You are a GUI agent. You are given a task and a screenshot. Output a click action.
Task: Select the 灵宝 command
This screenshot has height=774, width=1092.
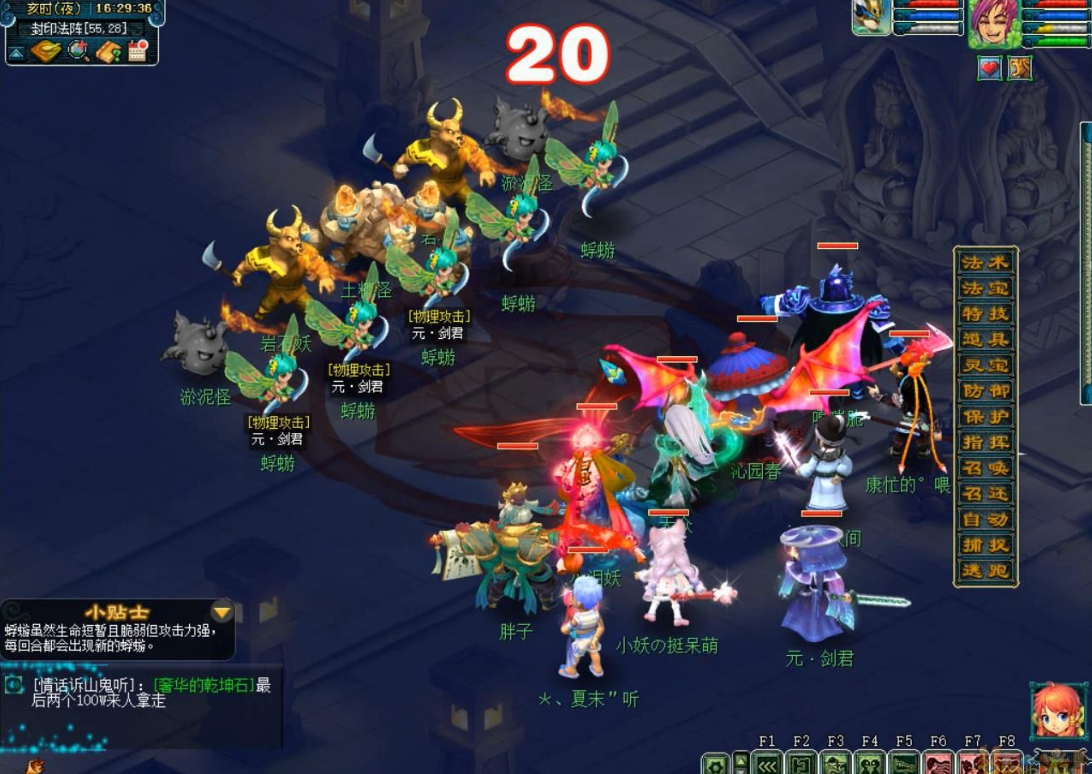pos(985,365)
